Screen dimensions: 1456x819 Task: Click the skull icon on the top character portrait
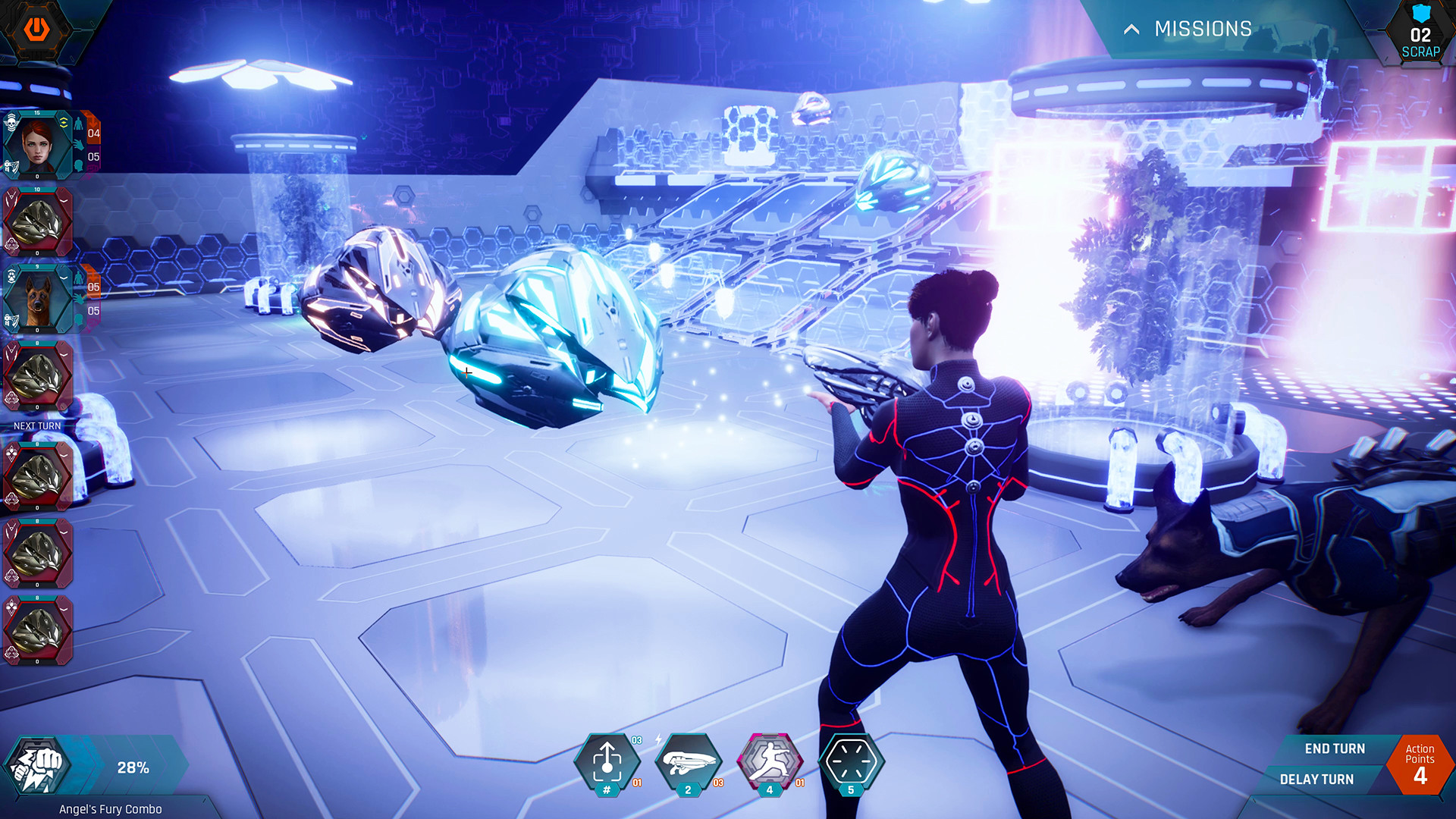click(x=13, y=124)
